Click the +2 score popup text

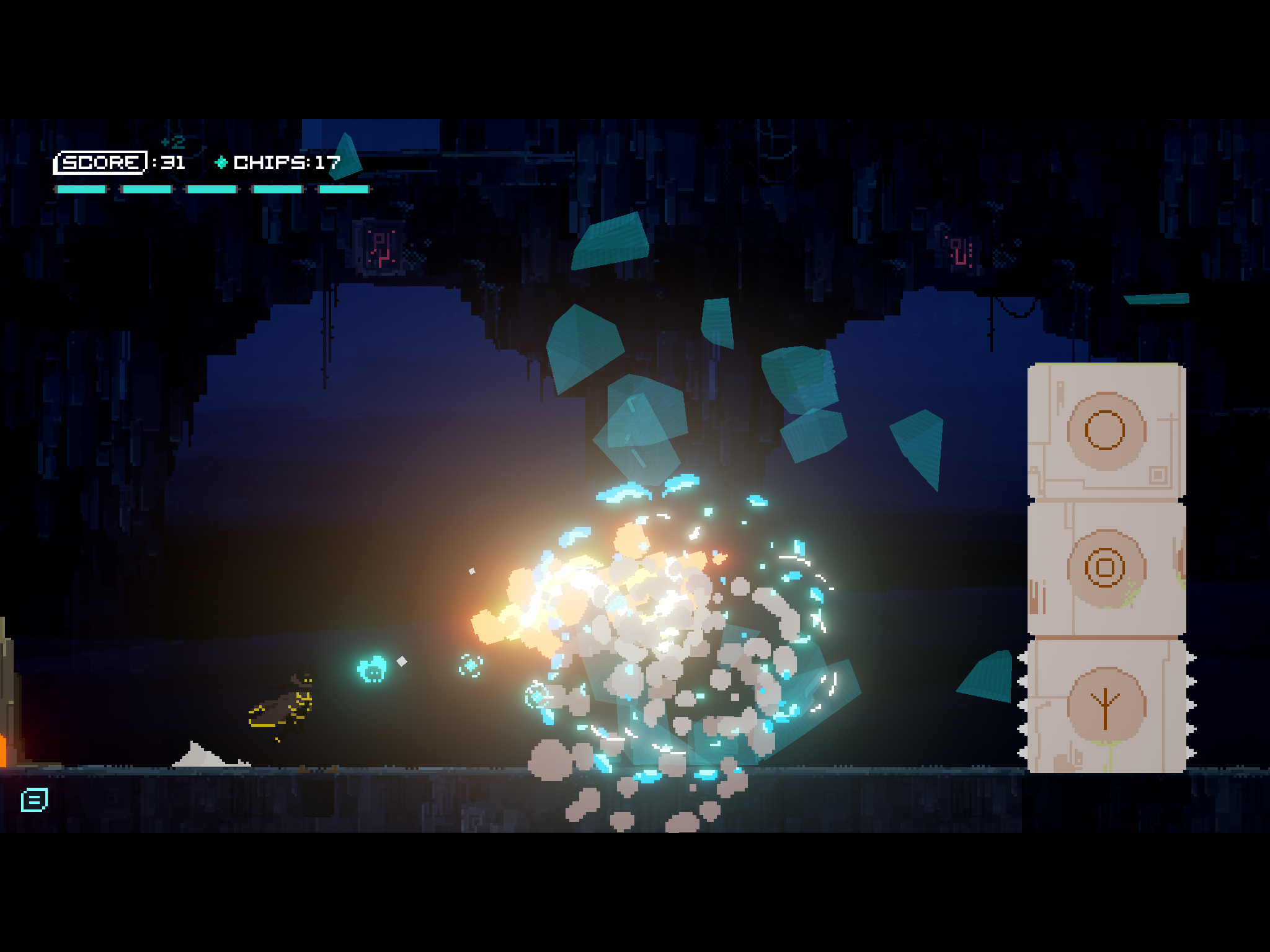(x=172, y=141)
